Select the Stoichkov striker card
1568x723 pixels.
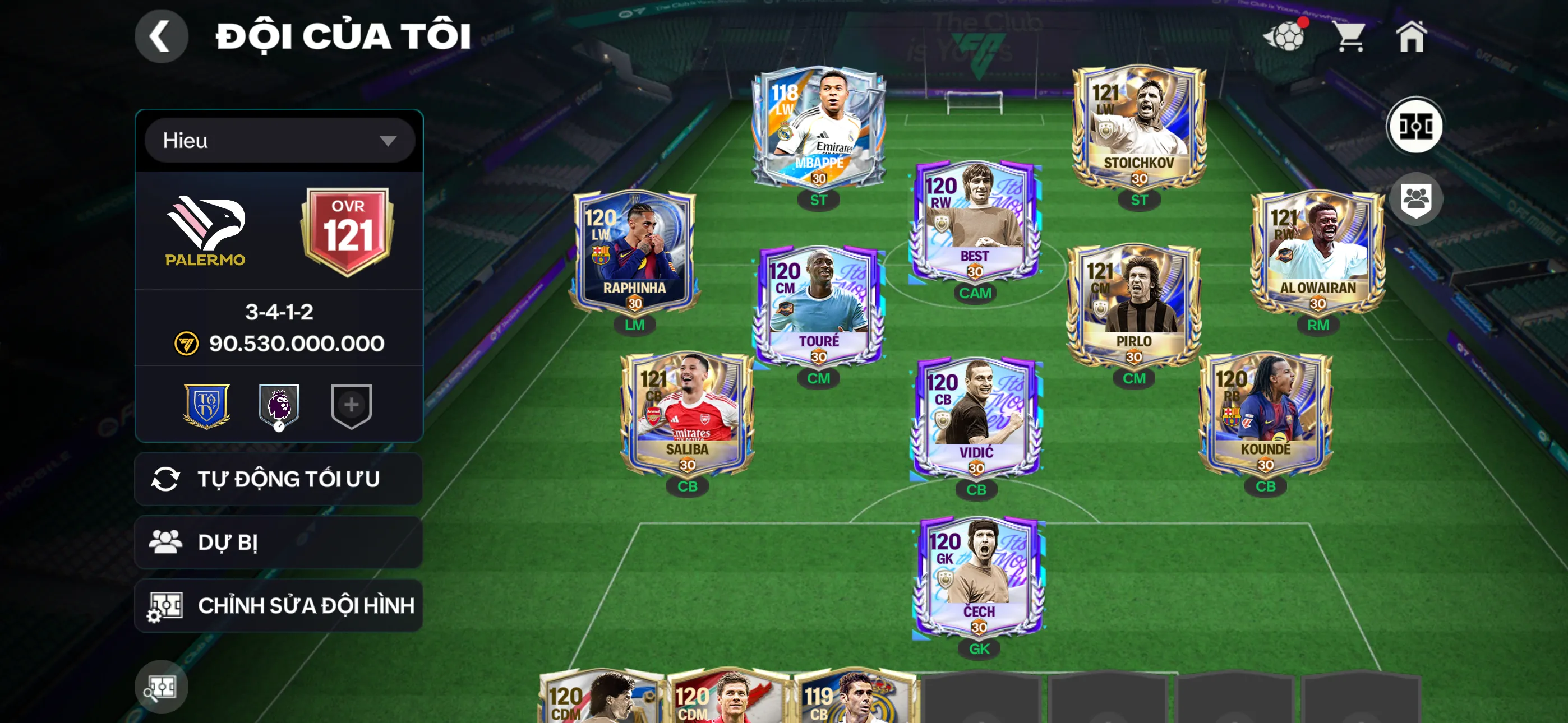click(1138, 128)
